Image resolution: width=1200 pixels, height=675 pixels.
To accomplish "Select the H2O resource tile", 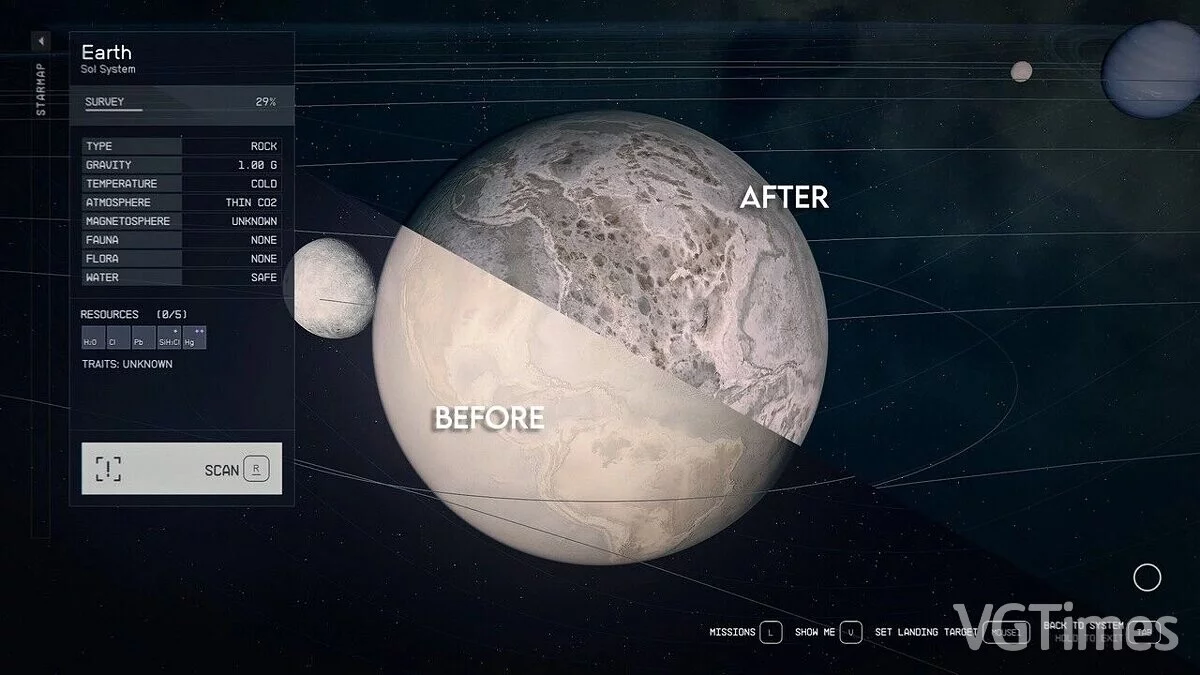I will pyautogui.click(x=91, y=338).
